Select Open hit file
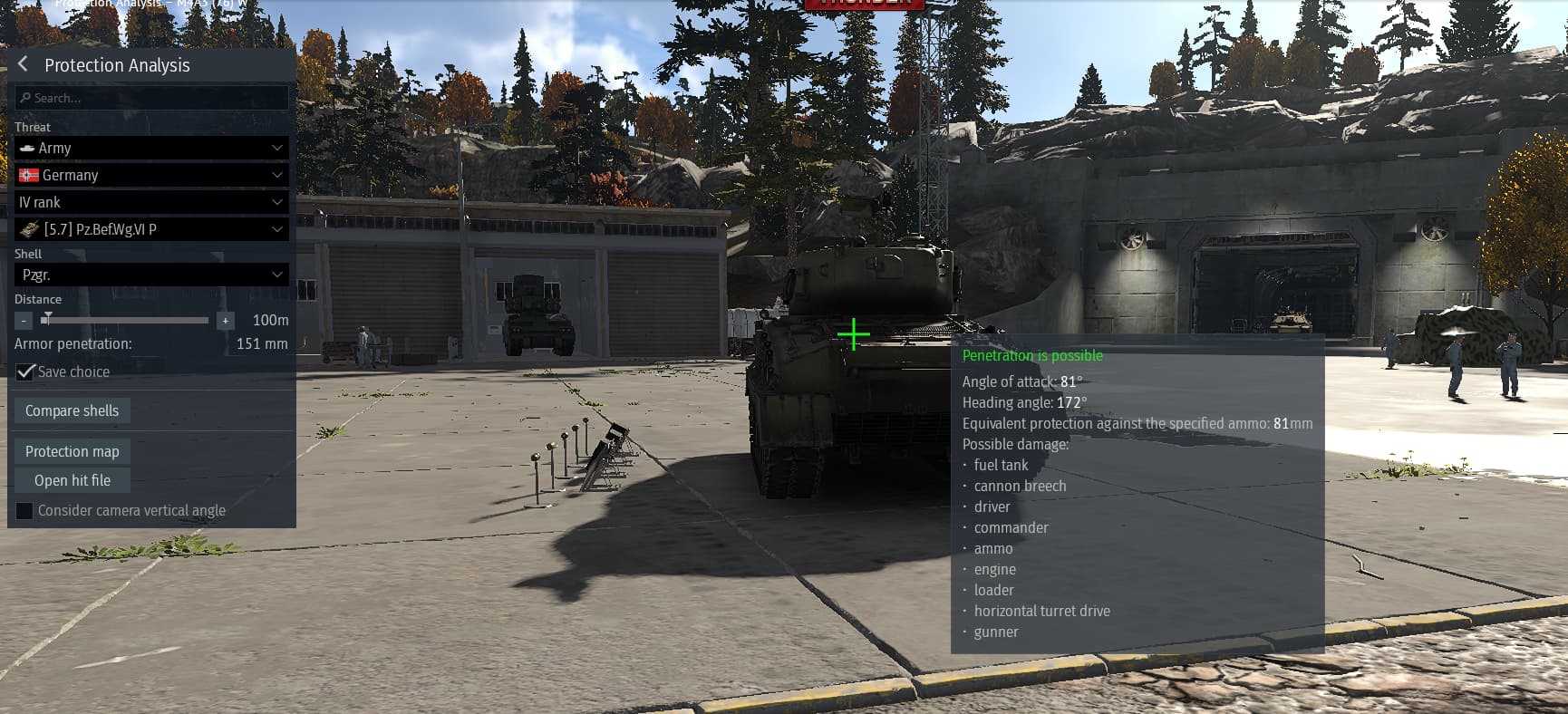The width and height of the screenshot is (1568, 714). click(73, 480)
